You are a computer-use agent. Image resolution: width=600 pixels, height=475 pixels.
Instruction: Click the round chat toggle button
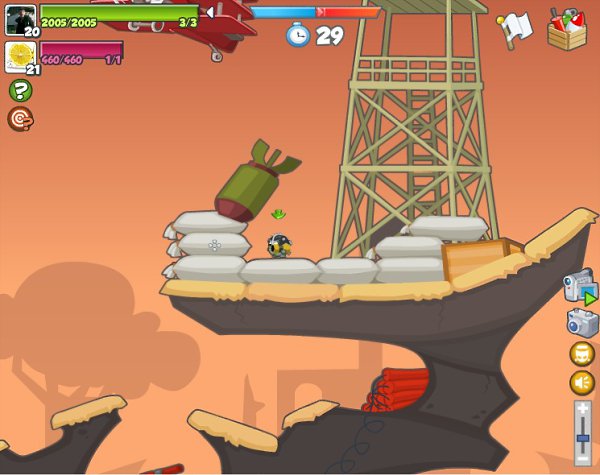coord(582,354)
